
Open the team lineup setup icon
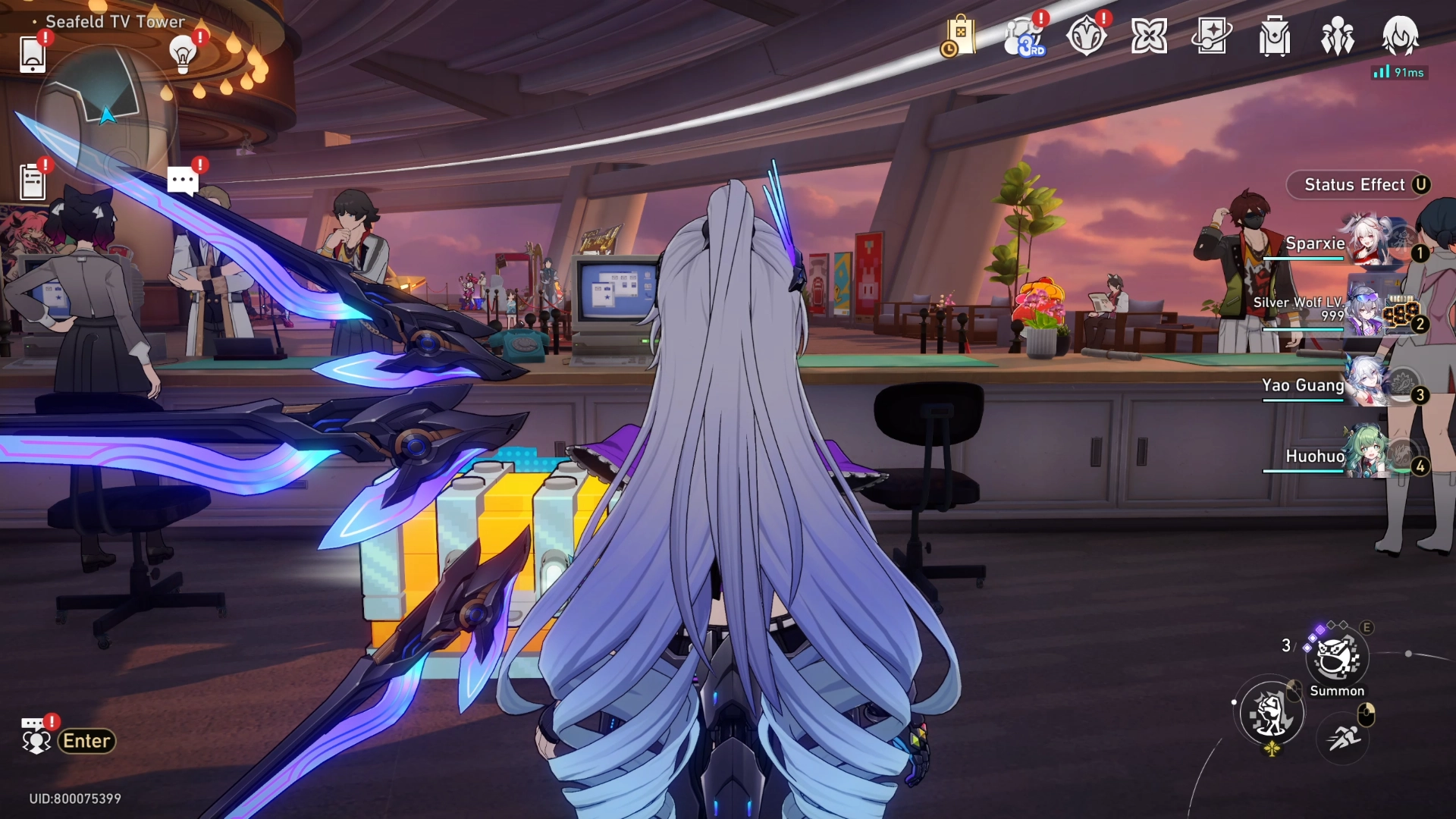point(1338,36)
